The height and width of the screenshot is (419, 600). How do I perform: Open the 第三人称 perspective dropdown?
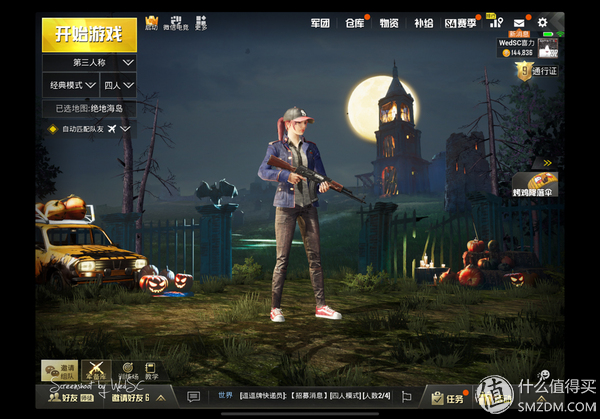(89, 62)
